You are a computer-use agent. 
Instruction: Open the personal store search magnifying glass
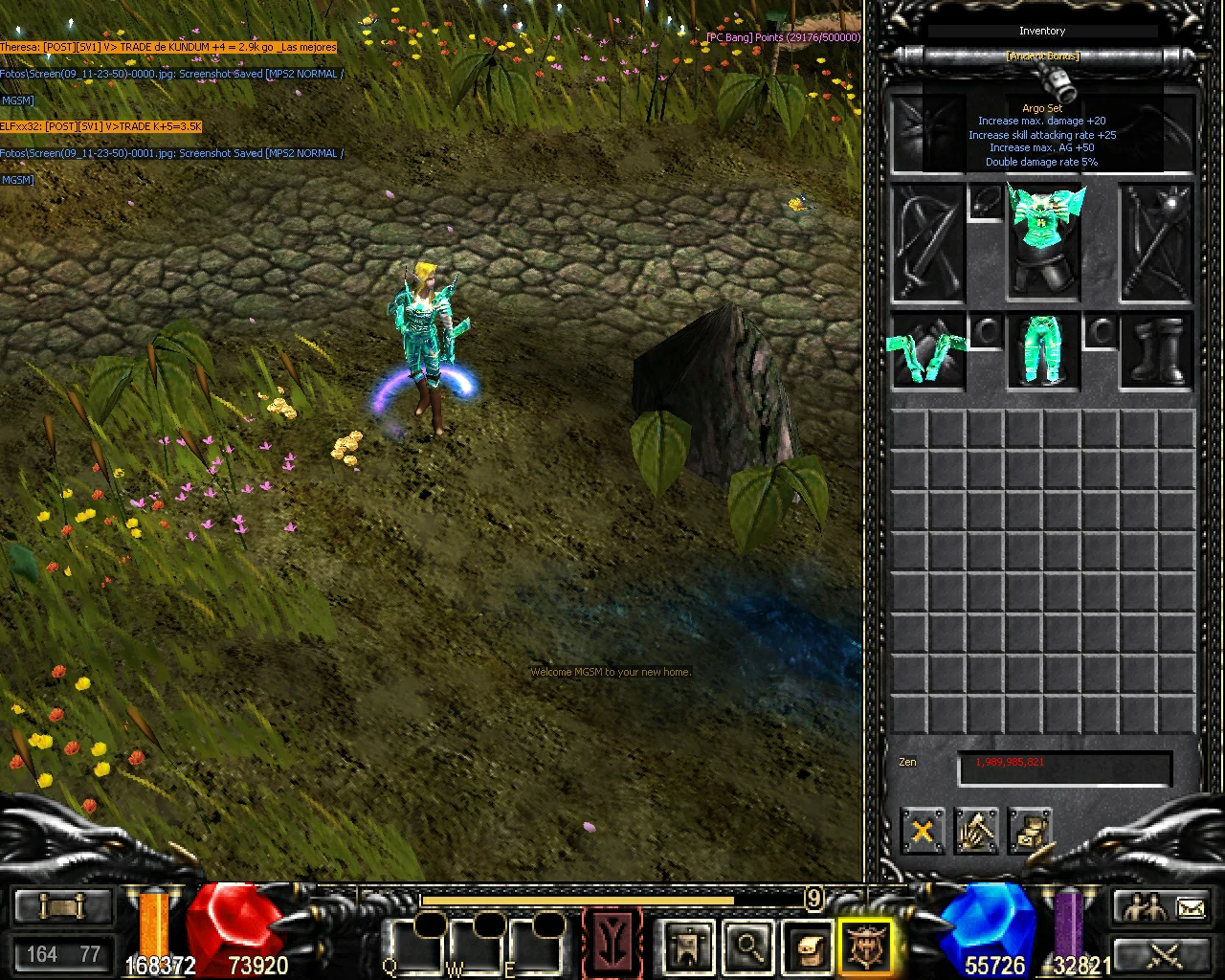coord(747,946)
